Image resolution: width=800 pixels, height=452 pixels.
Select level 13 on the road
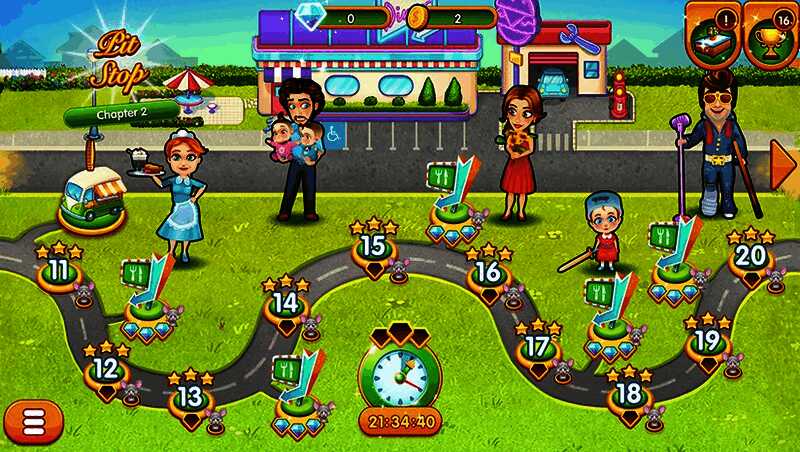coord(188,398)
